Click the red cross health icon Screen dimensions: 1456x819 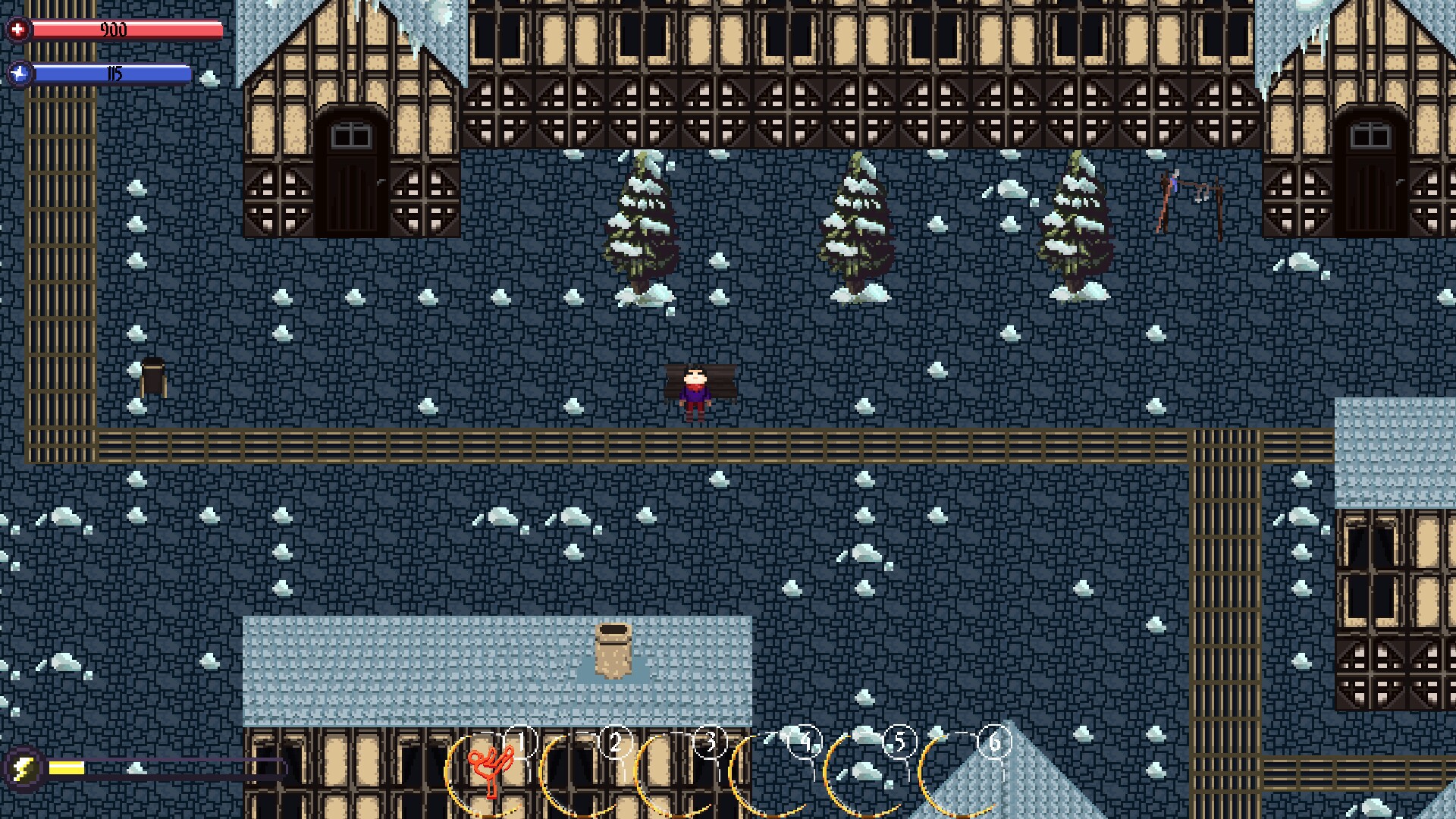[x=19, y=30]
